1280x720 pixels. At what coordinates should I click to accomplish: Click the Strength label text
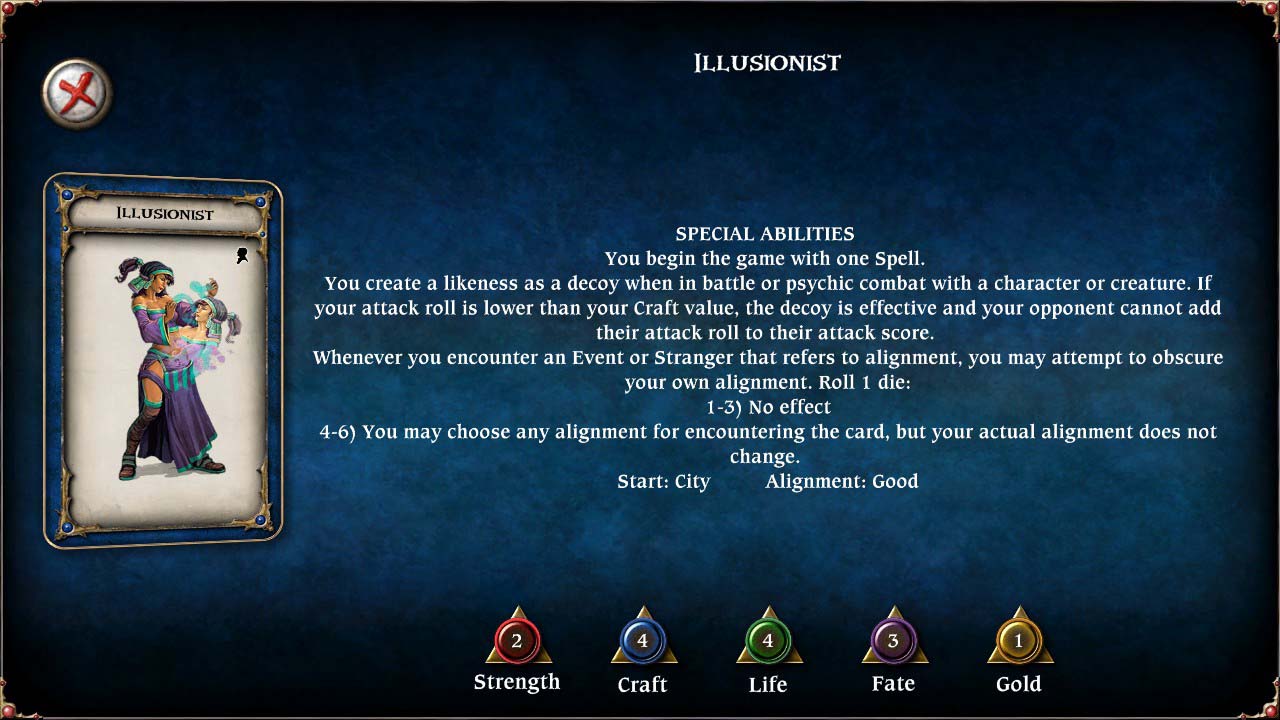(517, 682)
